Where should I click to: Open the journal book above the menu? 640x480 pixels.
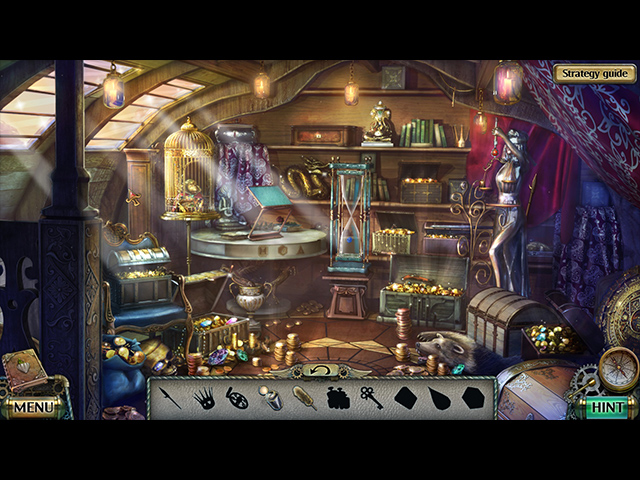pos(26,371)
